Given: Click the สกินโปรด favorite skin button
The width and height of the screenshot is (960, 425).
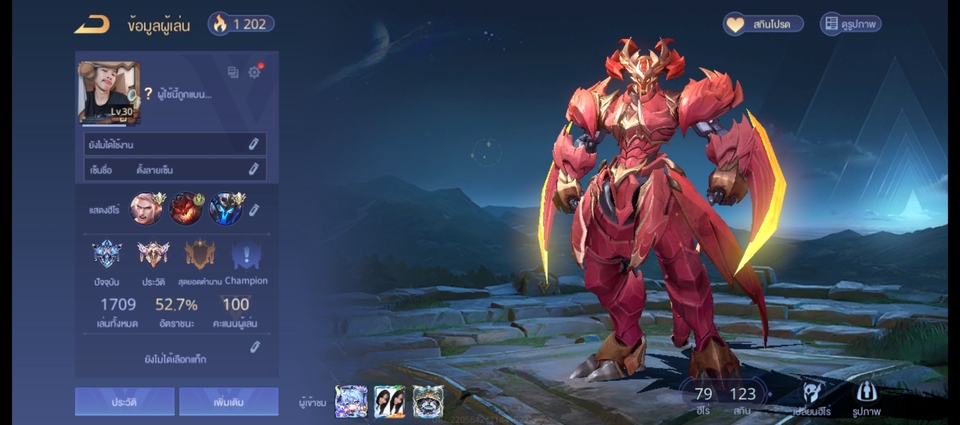Looking at the screenshot, I should point(764,24).
